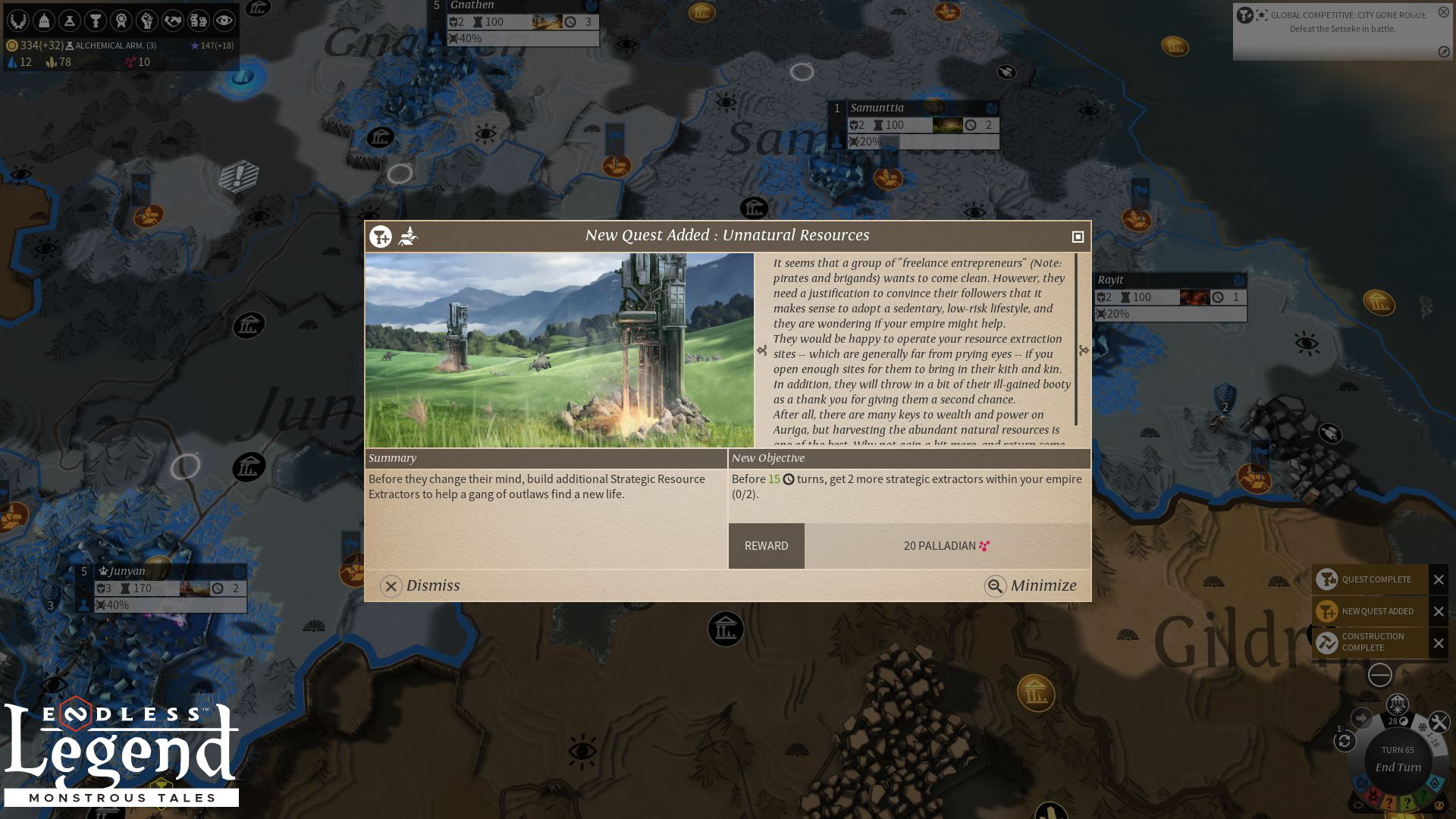Open the Empire laurel wreath screen
This screenshot has width=1456, height=819.
(x=18, y=20)
